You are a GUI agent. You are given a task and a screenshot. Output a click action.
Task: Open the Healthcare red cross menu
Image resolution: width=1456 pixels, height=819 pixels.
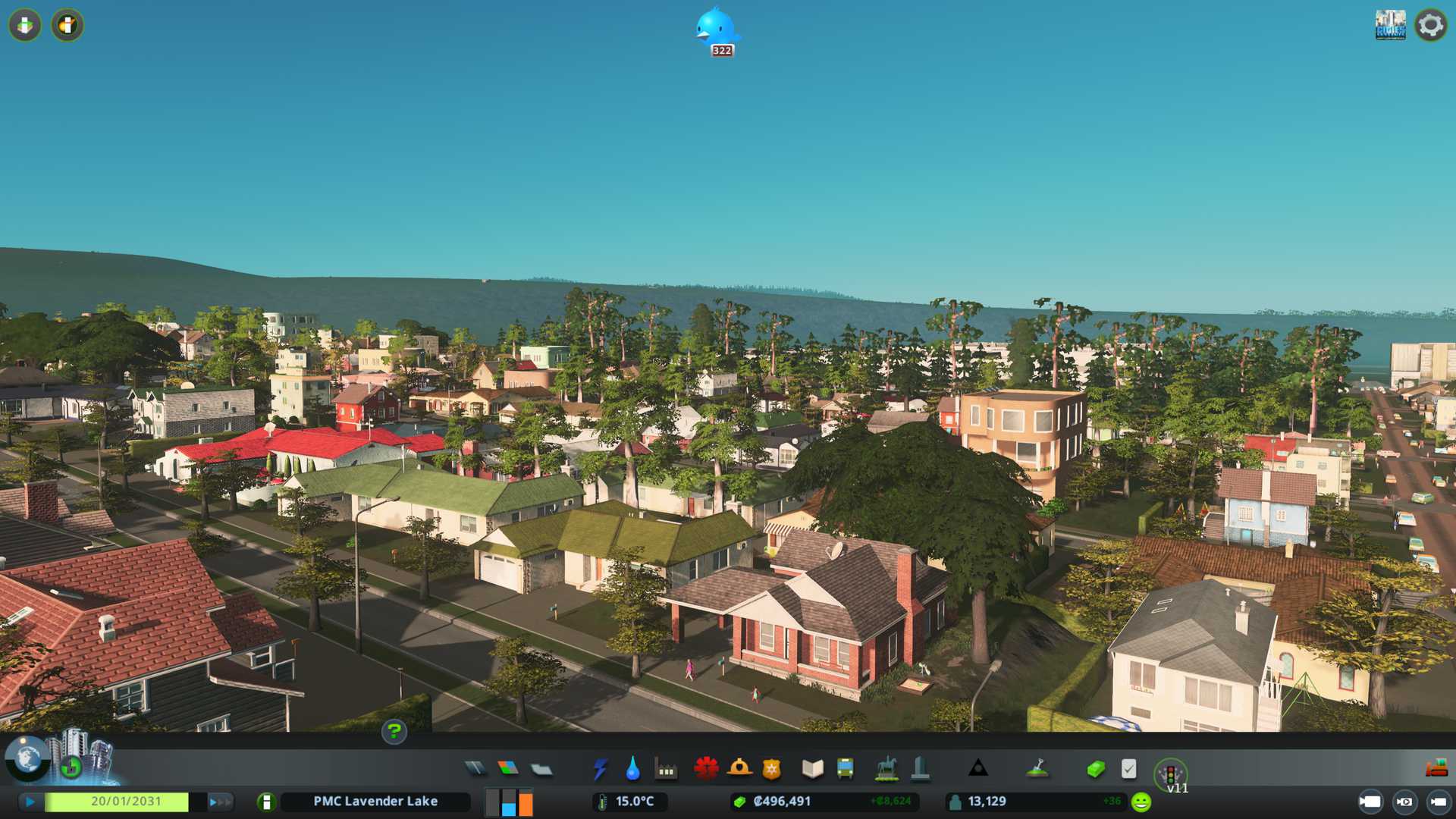click(706, 769)
